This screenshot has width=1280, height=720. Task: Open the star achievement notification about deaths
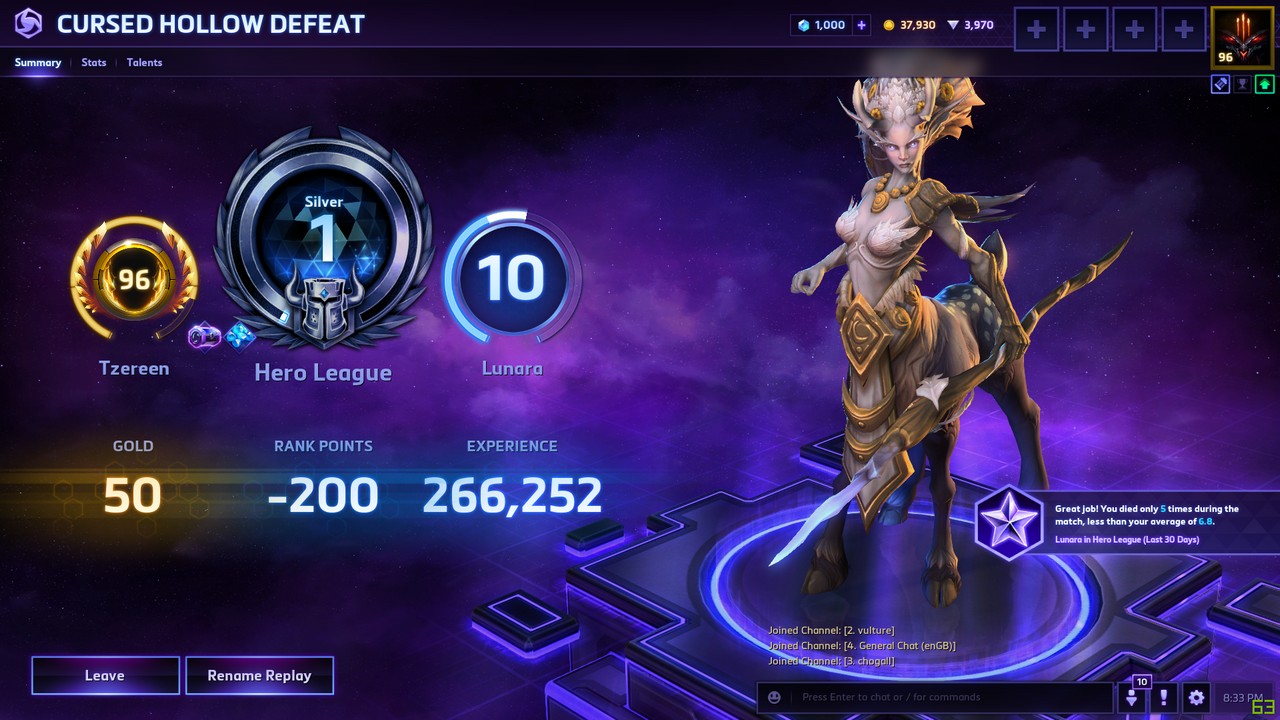pos(1008,522)
